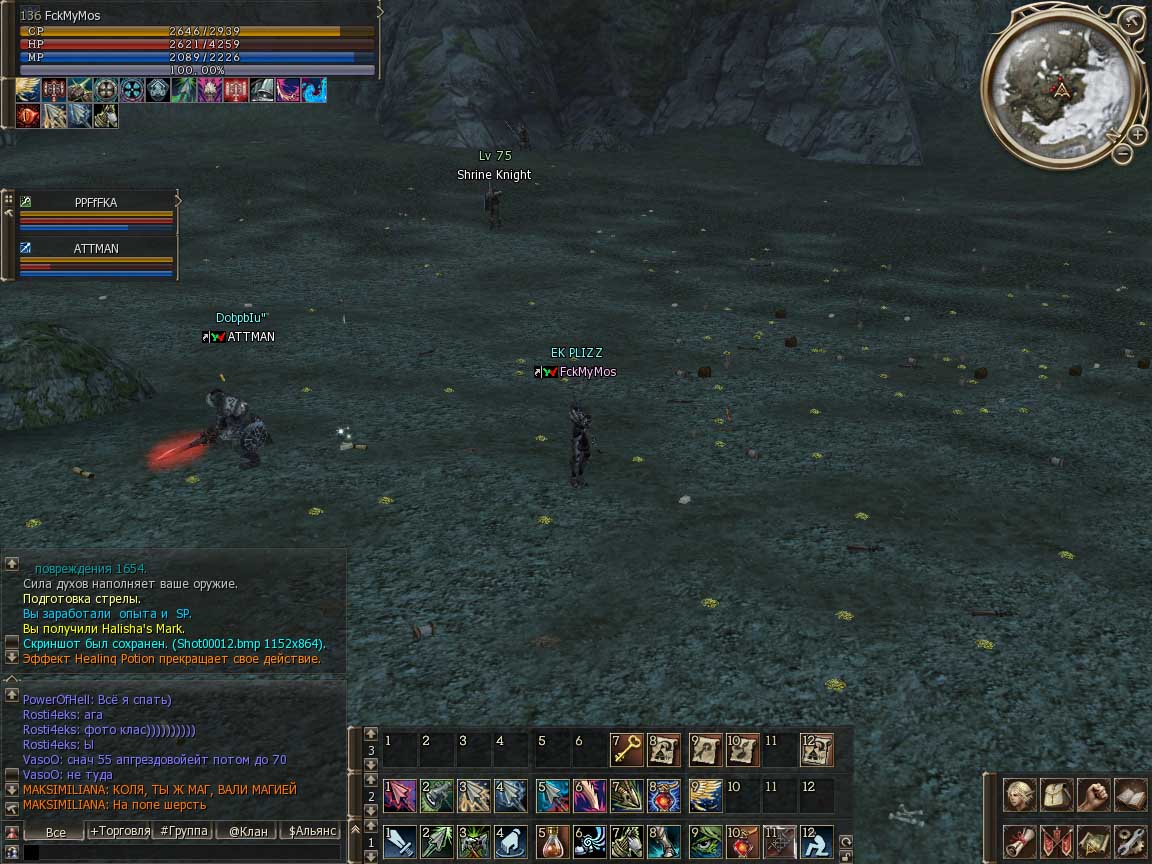Image resolution: width=1152 pixels, height=864 pixels.
Task: Drink the orange potion in hotbar slot 5
Action: (551, 840)
